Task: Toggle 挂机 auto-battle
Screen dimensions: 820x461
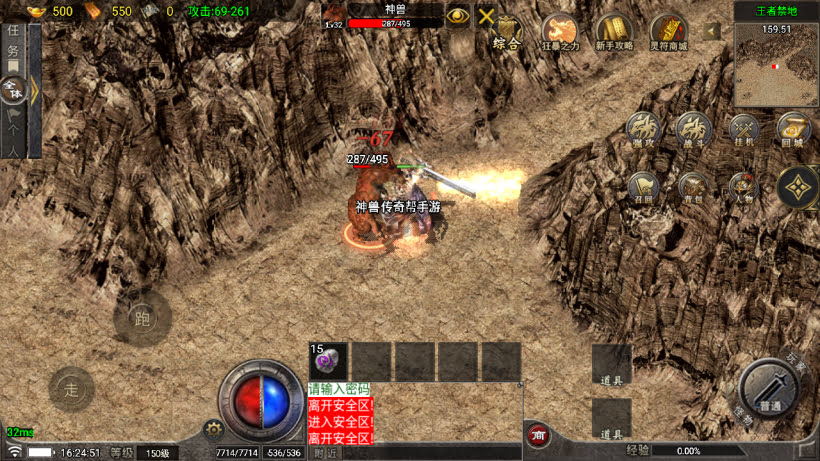Action: click(744, 130)
